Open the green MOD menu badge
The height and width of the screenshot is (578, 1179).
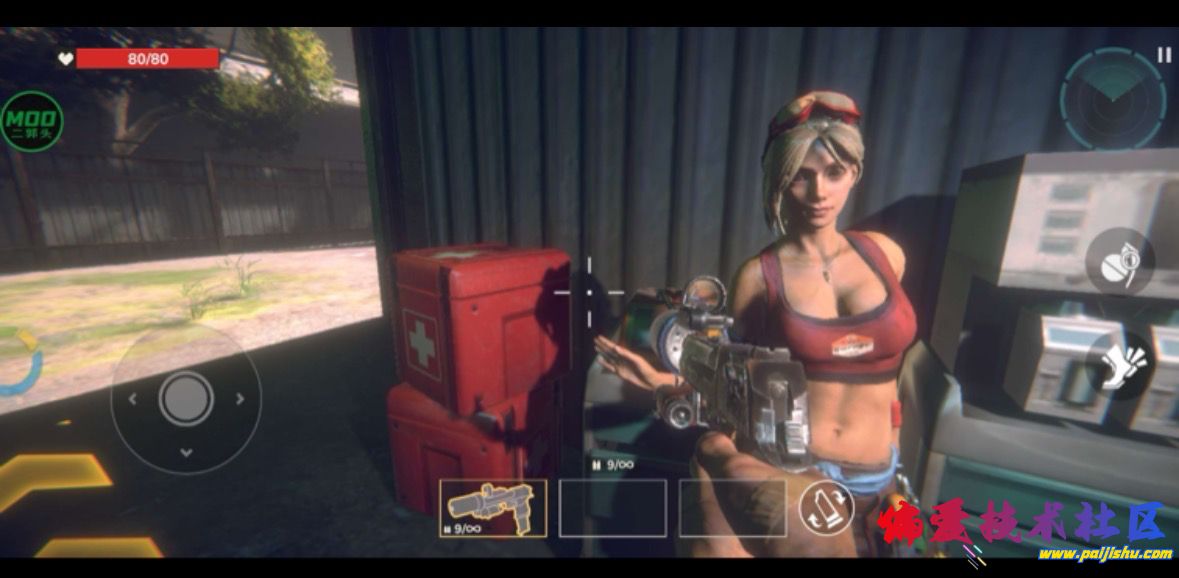(32, 122)
